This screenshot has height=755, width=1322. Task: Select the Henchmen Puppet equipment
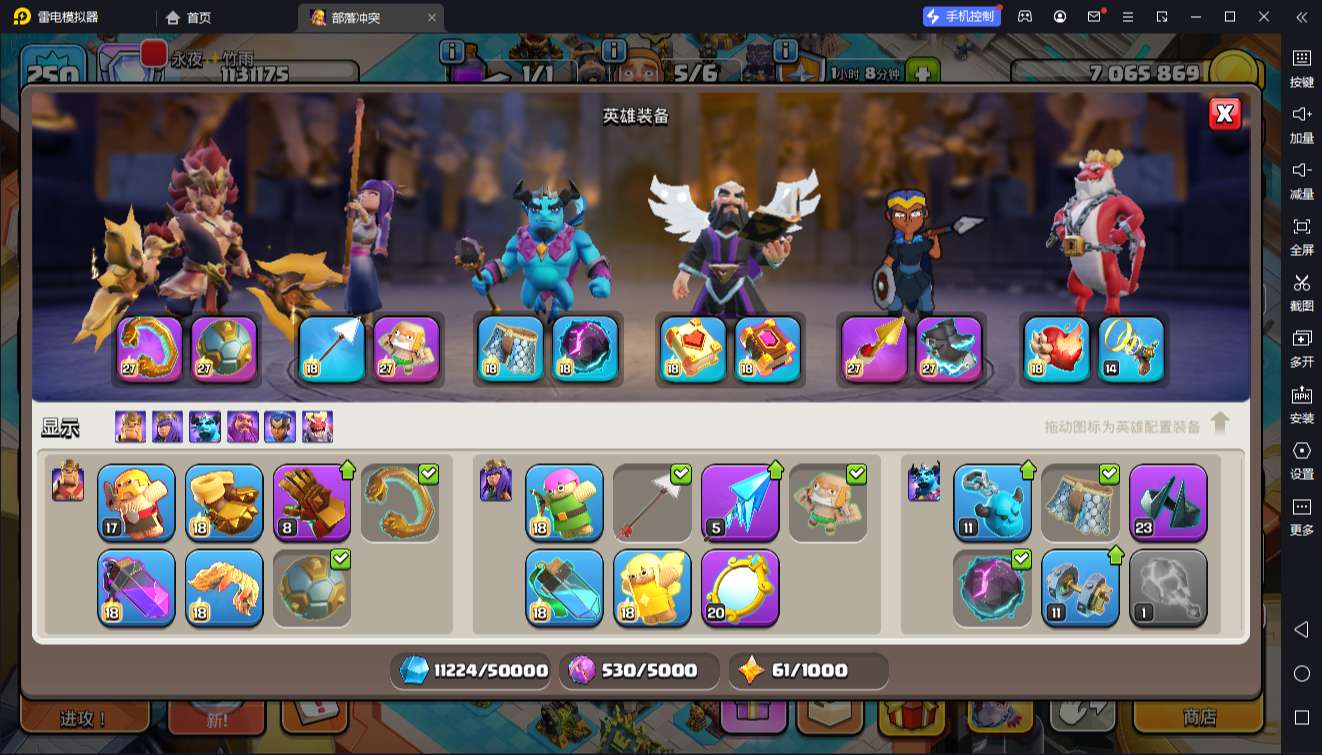pyautogui.click(x=992, y=501)
